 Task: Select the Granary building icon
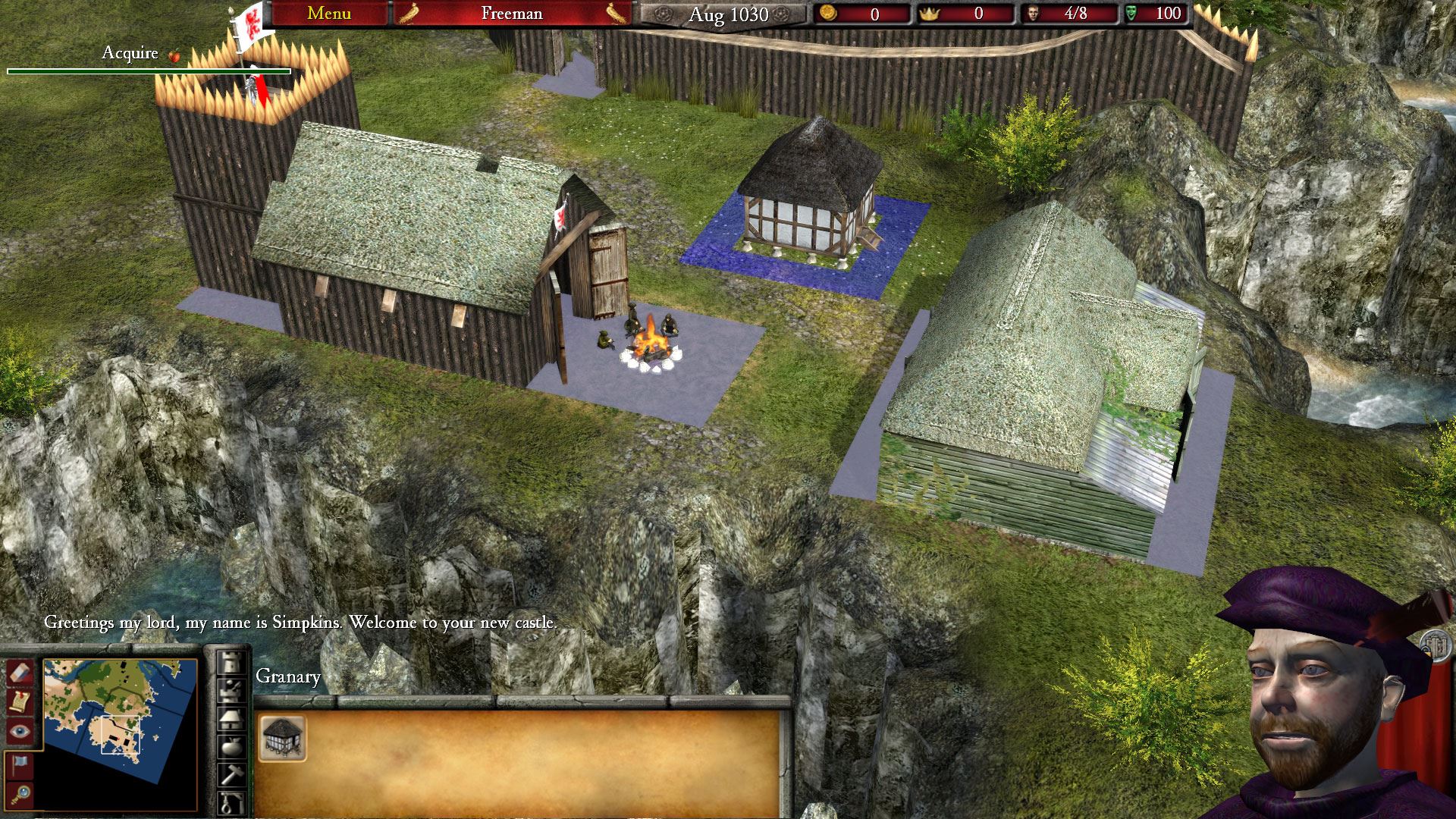(x=282, y=737)
